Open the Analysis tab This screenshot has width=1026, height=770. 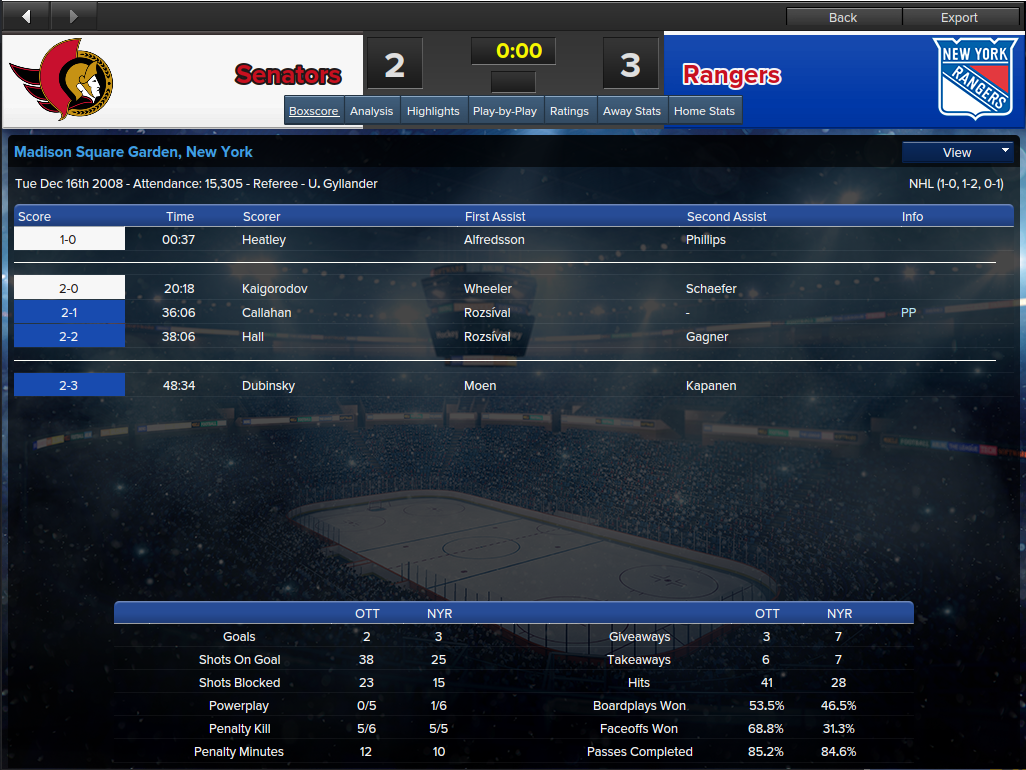pyautogui.click(x=371, y=111)
